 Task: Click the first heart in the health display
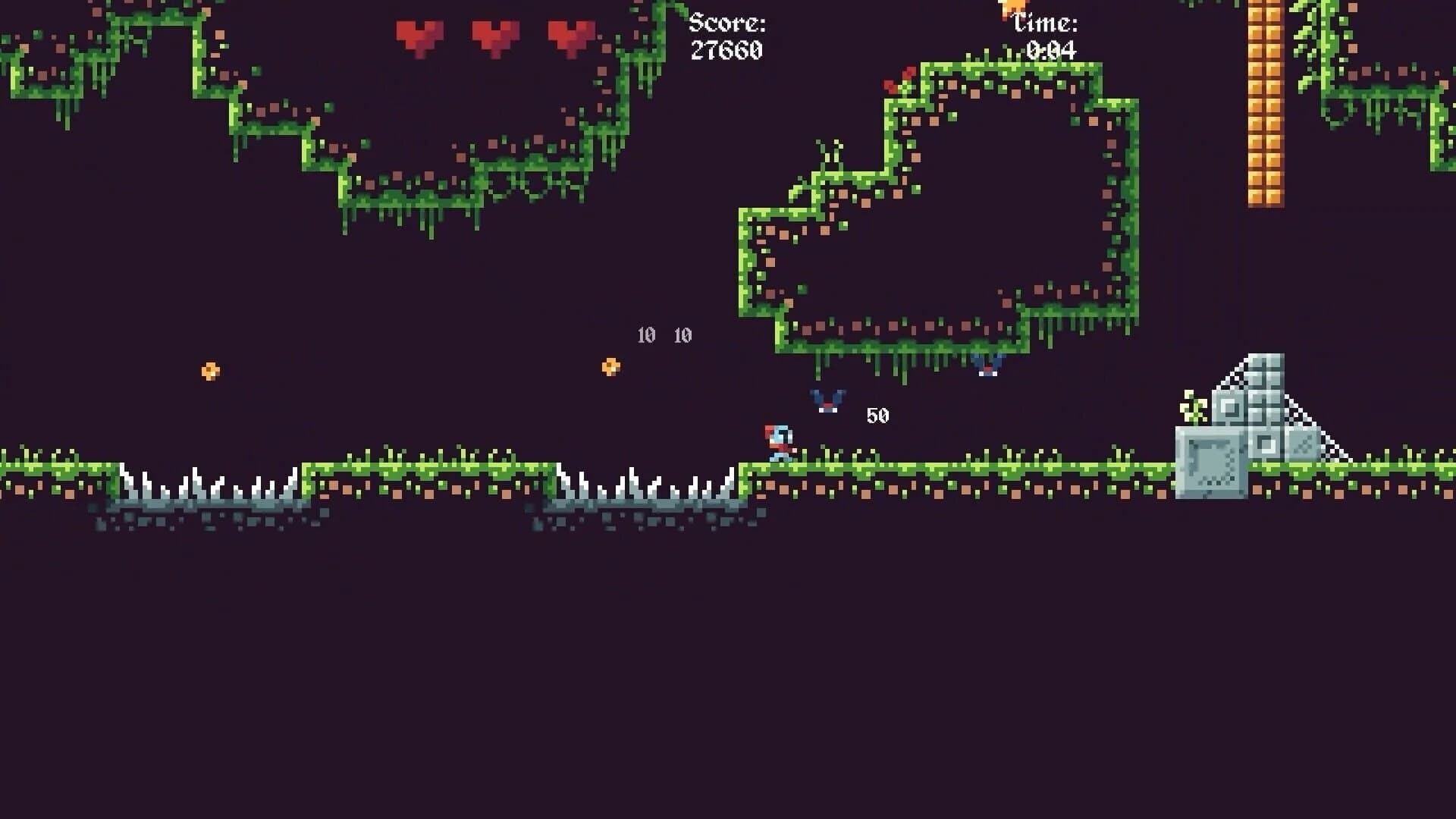[418, 34]
